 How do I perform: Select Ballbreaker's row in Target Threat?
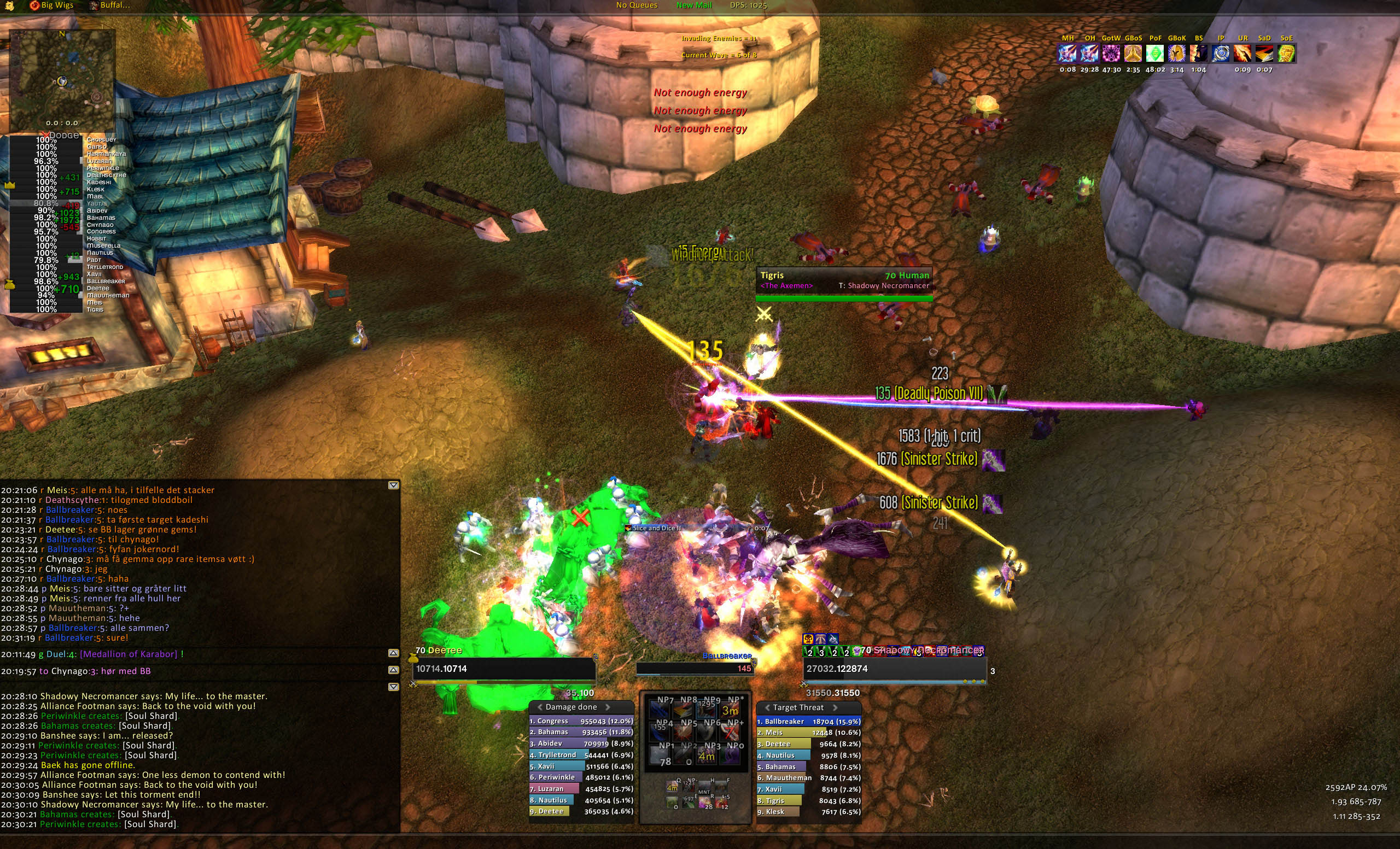click(808, 721)
